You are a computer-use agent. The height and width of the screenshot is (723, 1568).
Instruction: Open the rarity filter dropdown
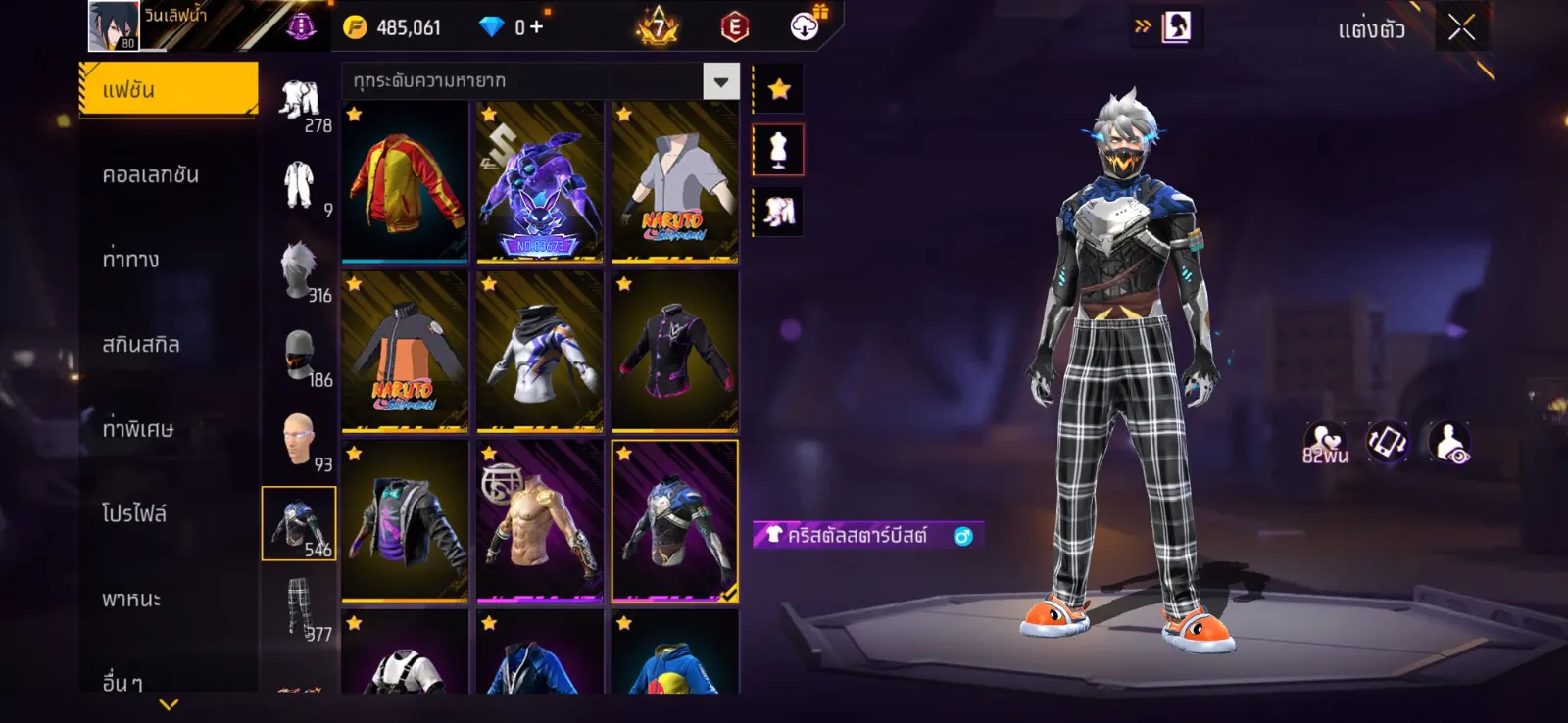tap(720, 81)
